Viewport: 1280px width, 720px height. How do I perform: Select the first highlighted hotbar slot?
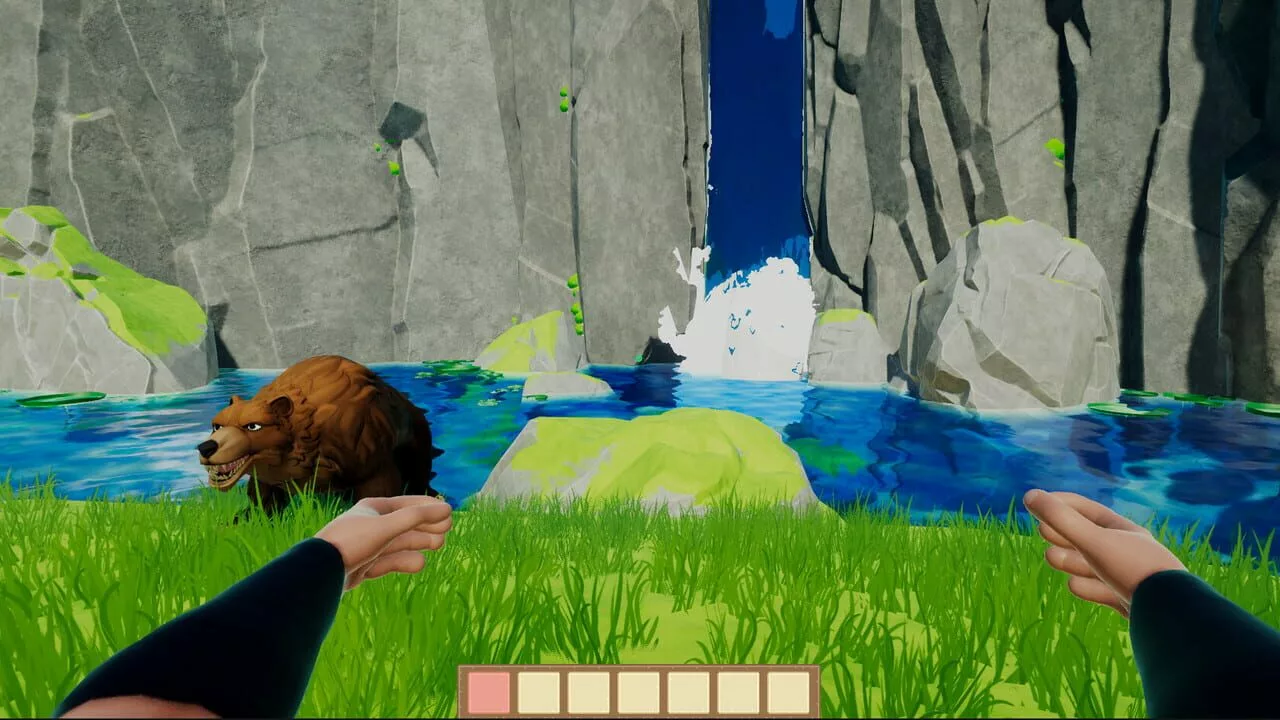pyautogui.click(x=488, y=690)
